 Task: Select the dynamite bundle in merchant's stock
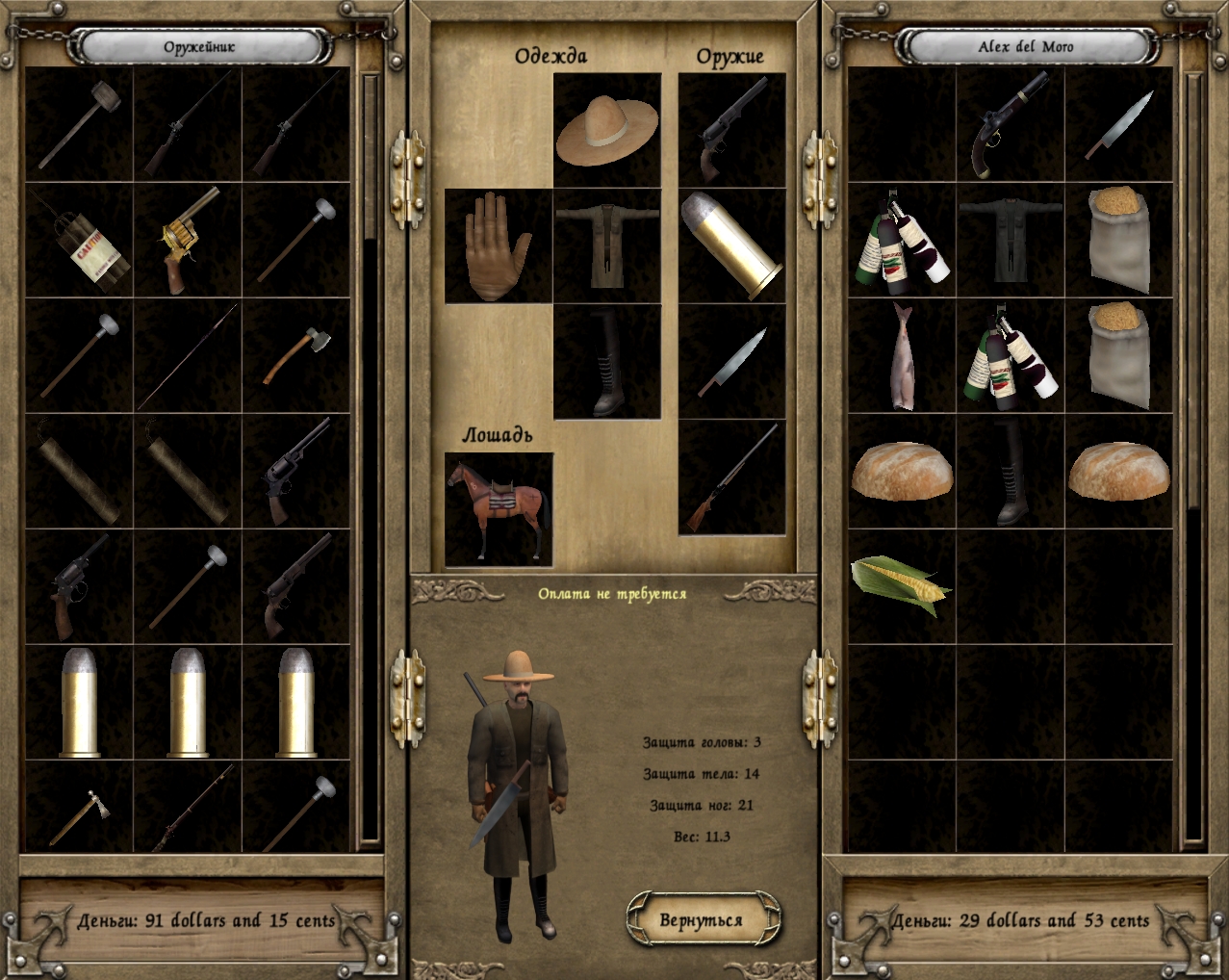[79, 241]
